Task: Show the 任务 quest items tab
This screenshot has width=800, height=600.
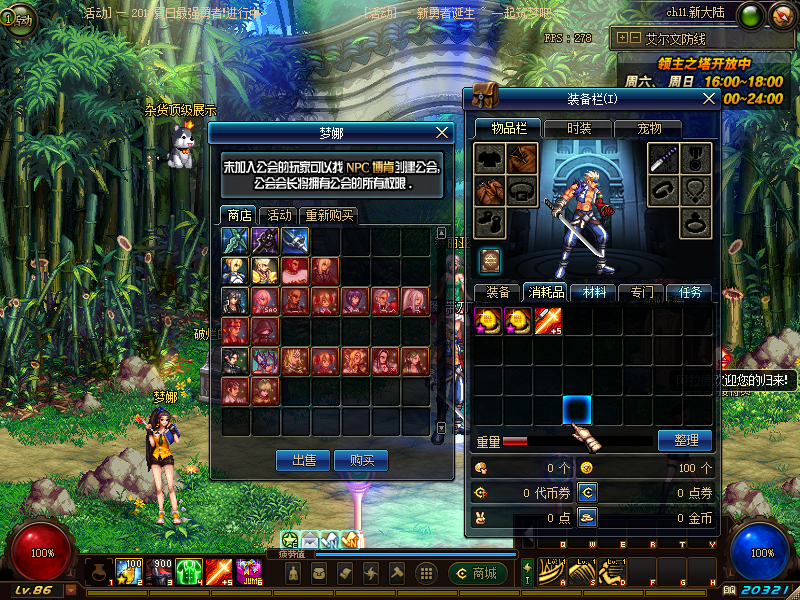Action: pos(689,292)
